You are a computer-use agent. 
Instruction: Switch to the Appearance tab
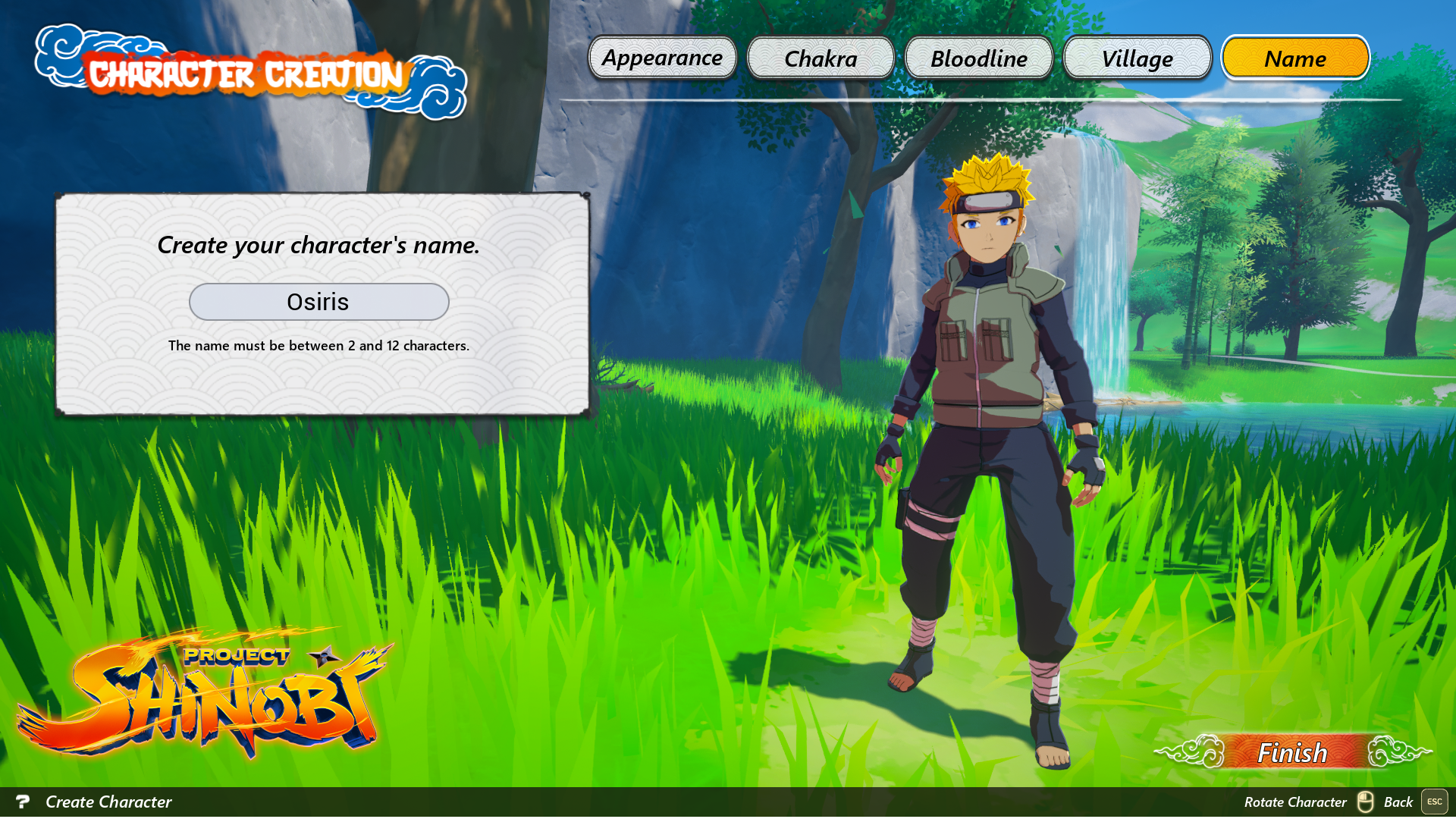(x=661, y=58)
